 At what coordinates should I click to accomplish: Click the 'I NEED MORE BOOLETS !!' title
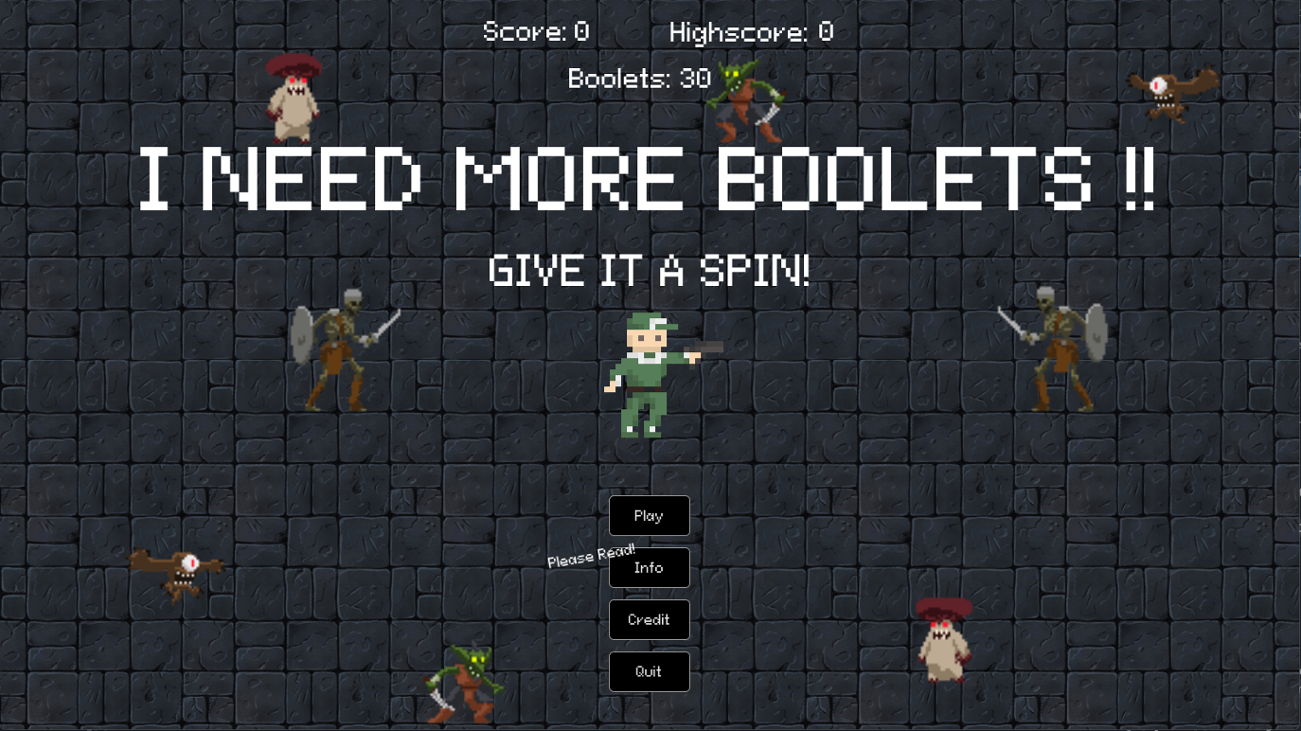[x=650, y=180]
